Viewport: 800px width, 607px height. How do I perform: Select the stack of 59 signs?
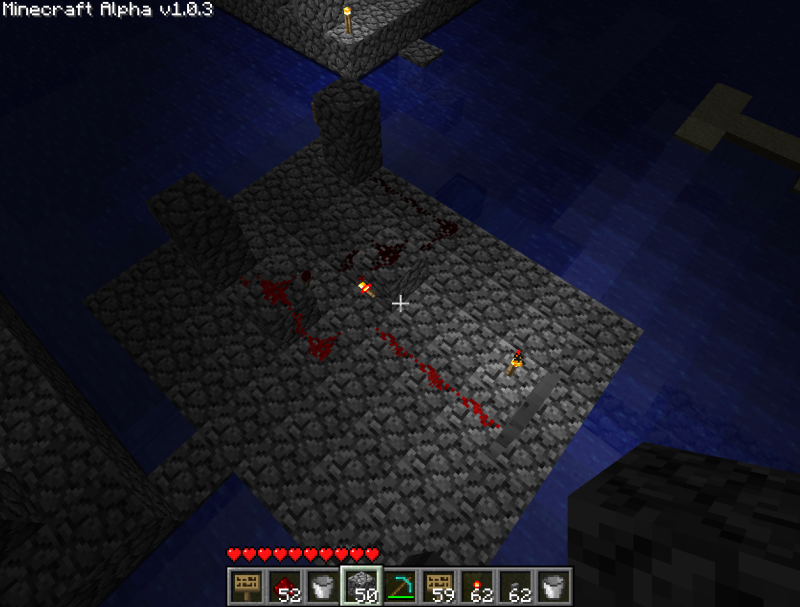coord(438,586)
